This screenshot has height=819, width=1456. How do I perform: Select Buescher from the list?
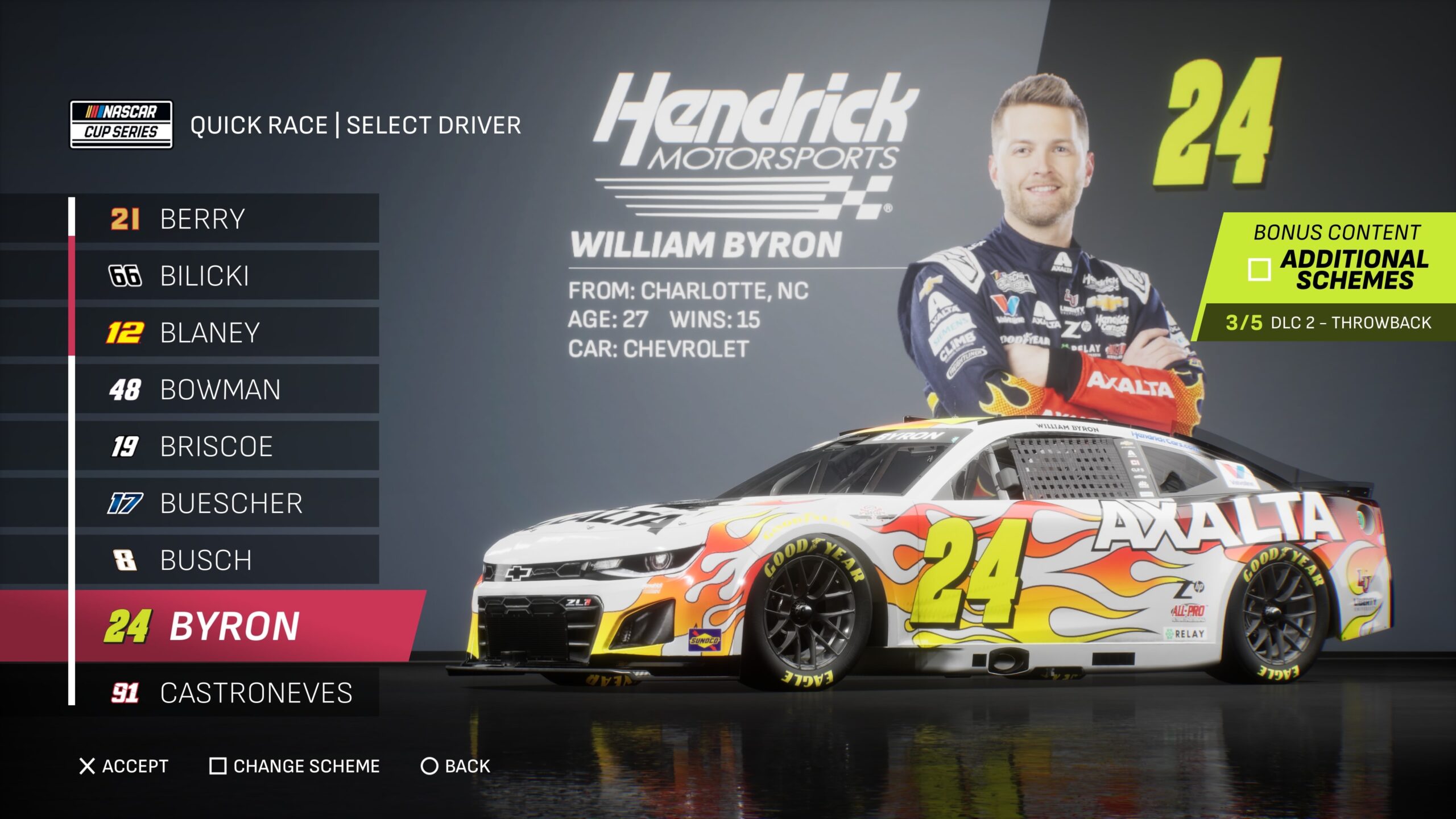[x=227, y=503]
